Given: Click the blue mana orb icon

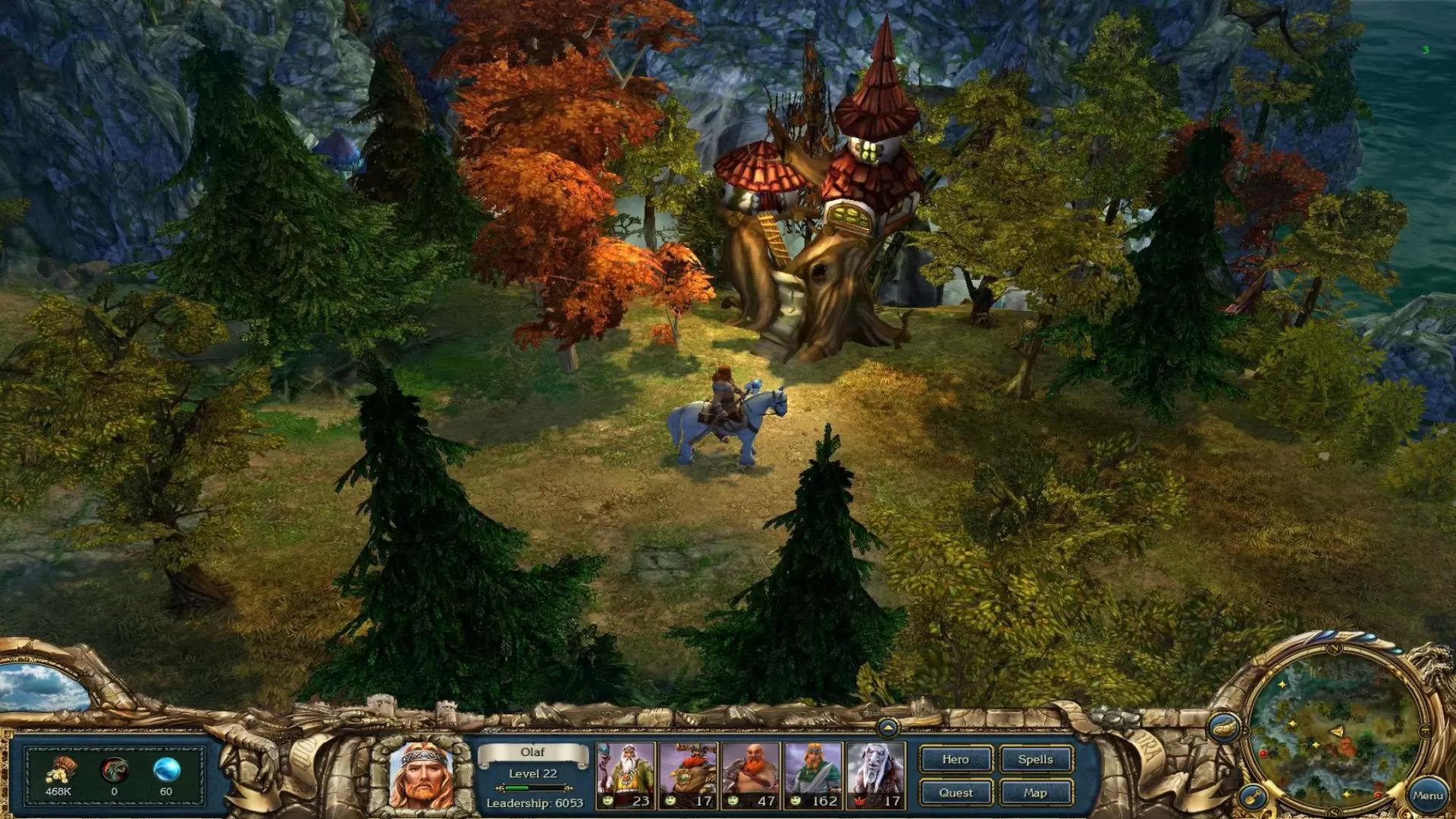Looking at the screenshot, I should pos(166,770).
